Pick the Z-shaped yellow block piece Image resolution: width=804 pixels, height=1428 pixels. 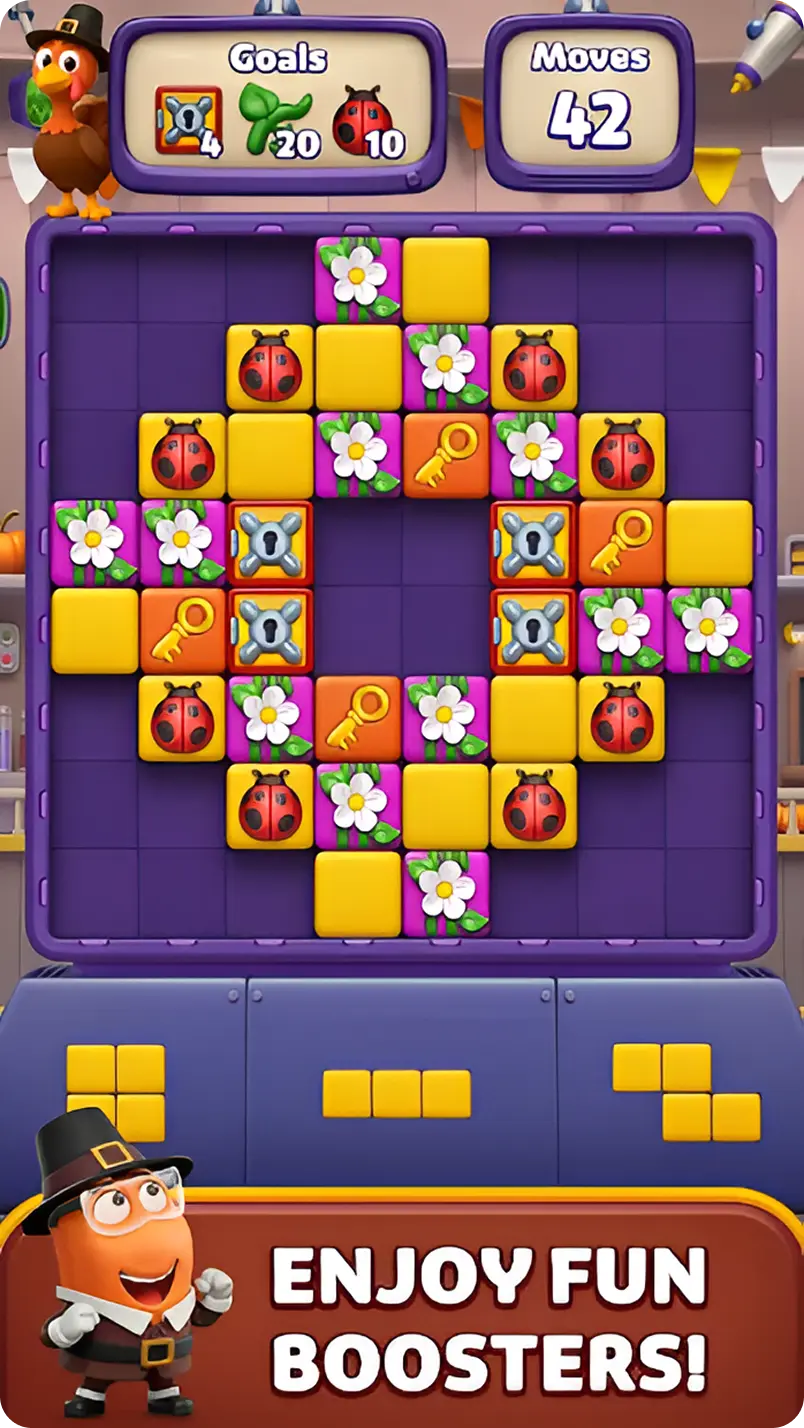coord(686,1092)
